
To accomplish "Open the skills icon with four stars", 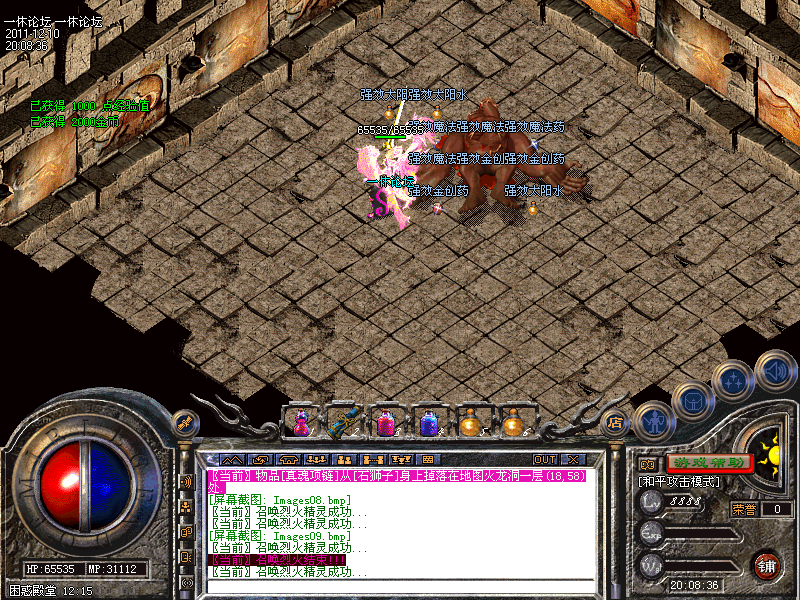I will (735, 380).
